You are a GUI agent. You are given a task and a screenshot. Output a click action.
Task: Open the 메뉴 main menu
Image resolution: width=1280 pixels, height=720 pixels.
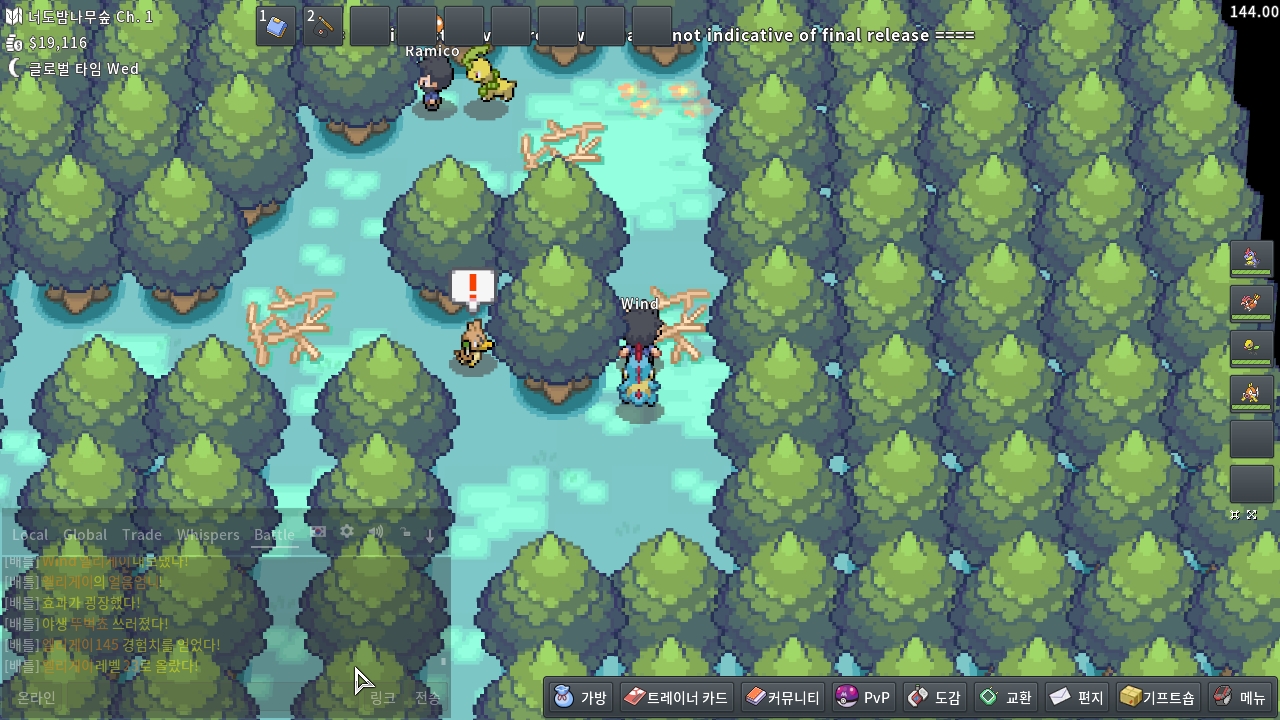coord(1239,697)
